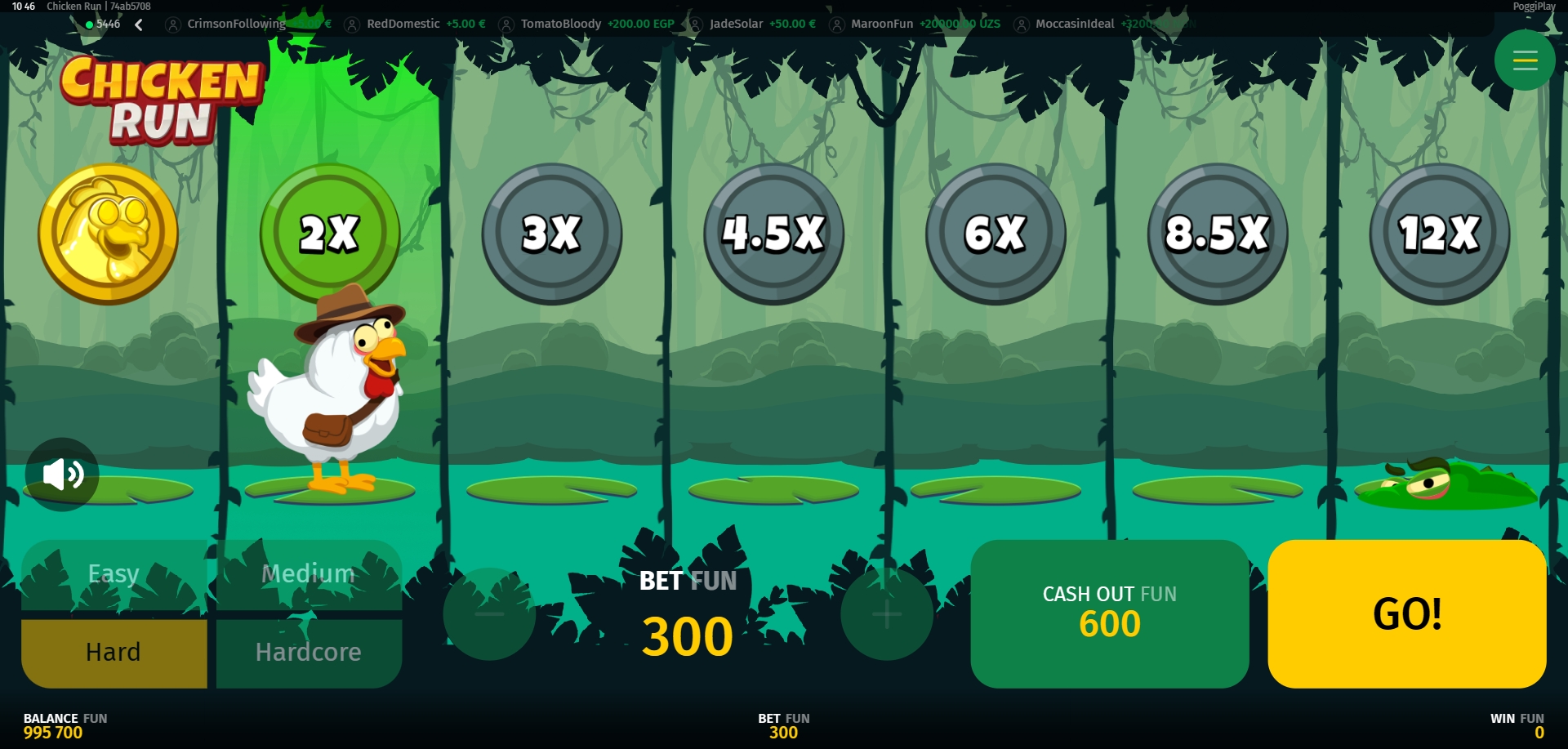1568x749 pixels.
Task: Choose Medium difficulty
Action: click(x=309, y=574)
